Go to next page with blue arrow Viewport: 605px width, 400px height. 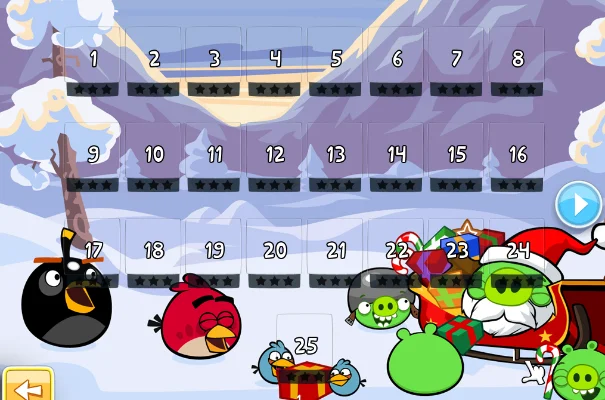click(x=577, y=205)
